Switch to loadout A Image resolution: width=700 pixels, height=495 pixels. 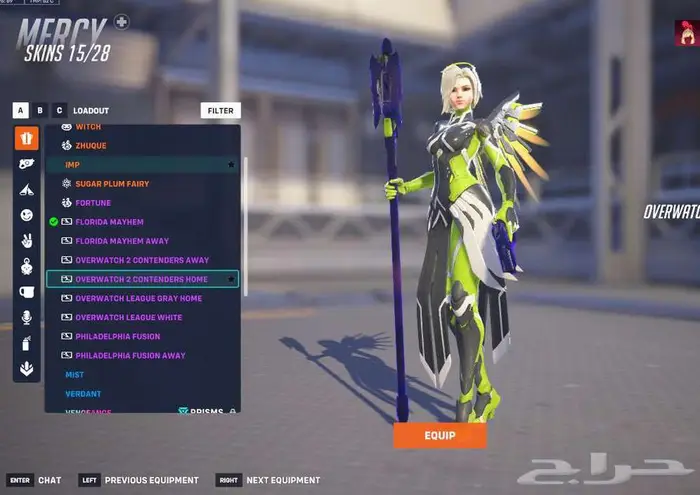(20, 111)
